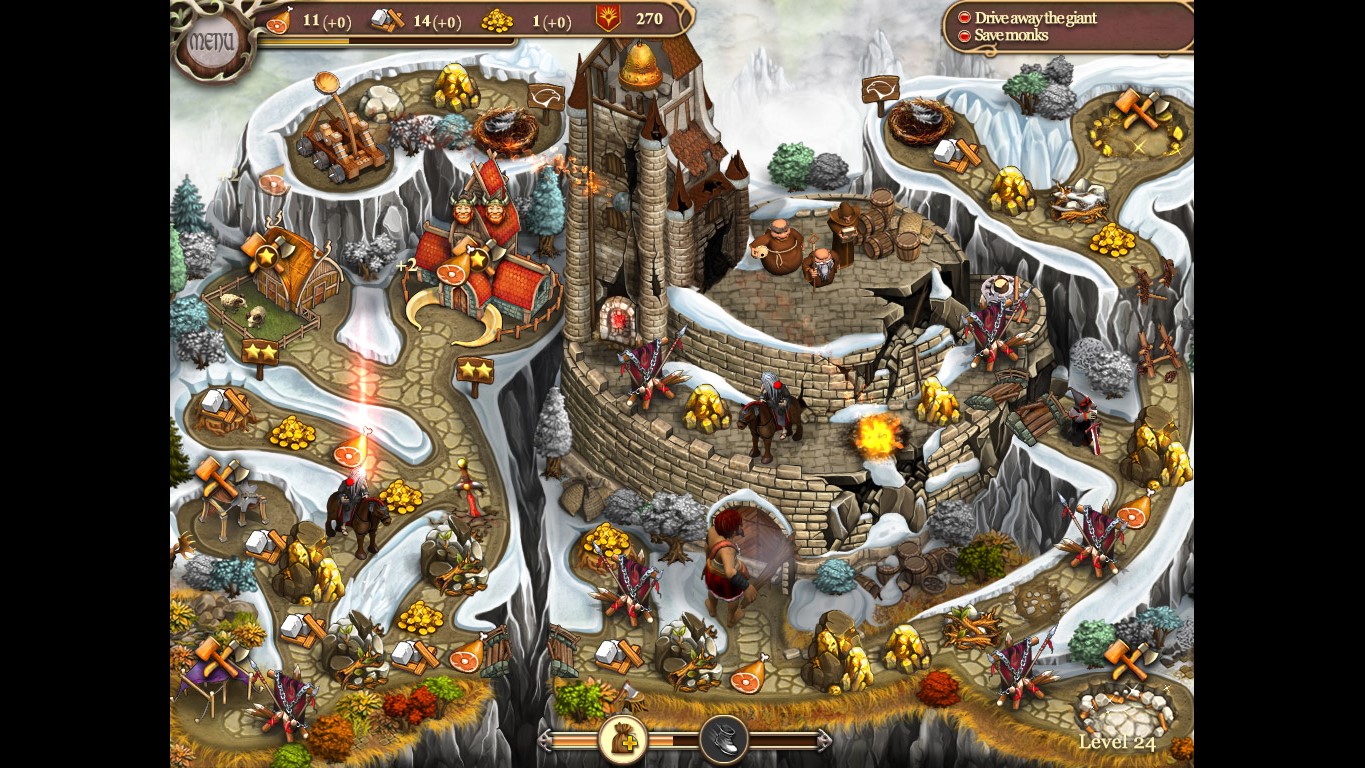1365x768 pixels.
Task: Click the objectives banner in the top right
Action: click(1065, 26)
